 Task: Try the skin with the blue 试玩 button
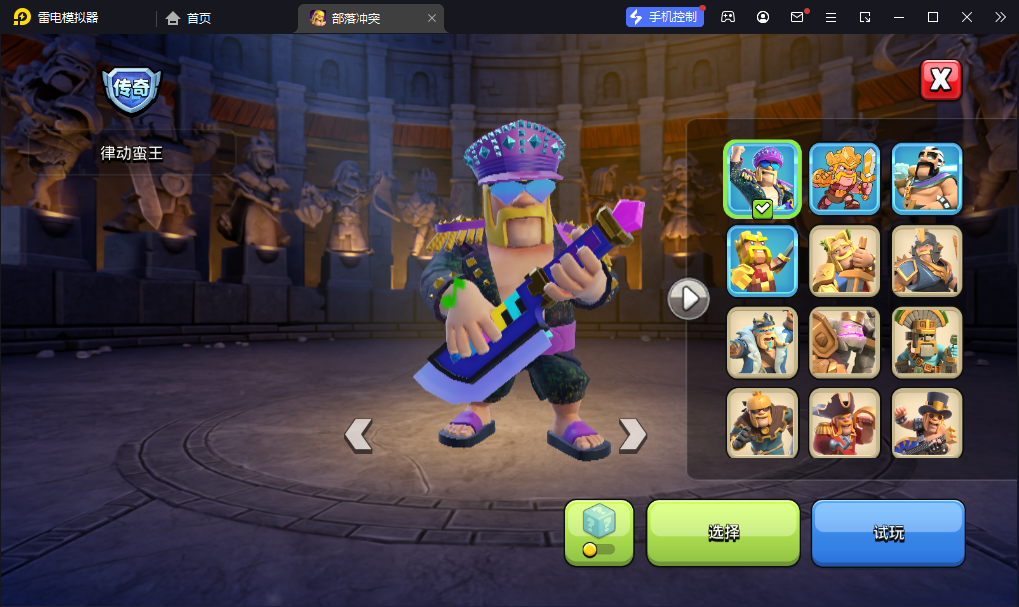[888, 532]
